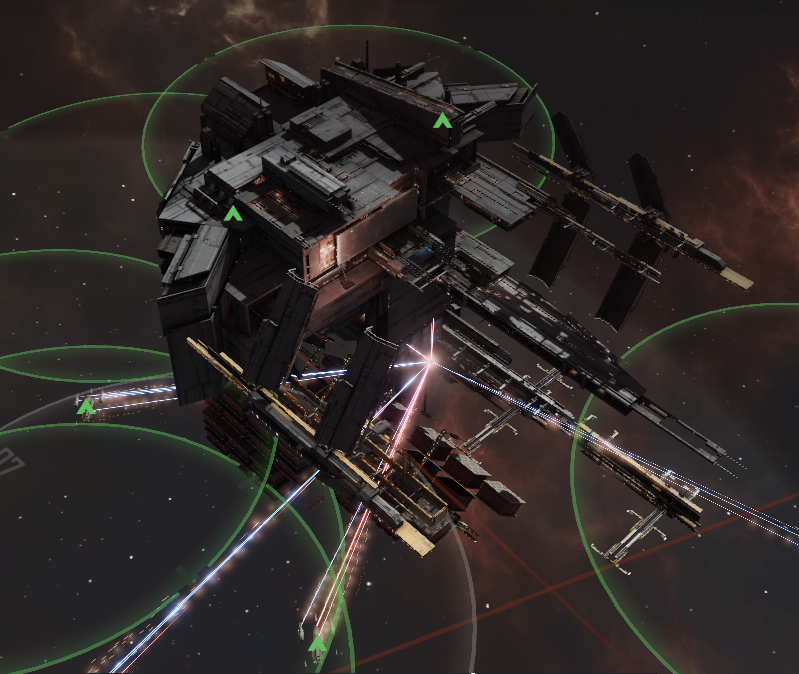The width and height of the screenshot is (799, 674).
Task: Select the green bracket on the structure's left wing
Action: tap(233, 213)
